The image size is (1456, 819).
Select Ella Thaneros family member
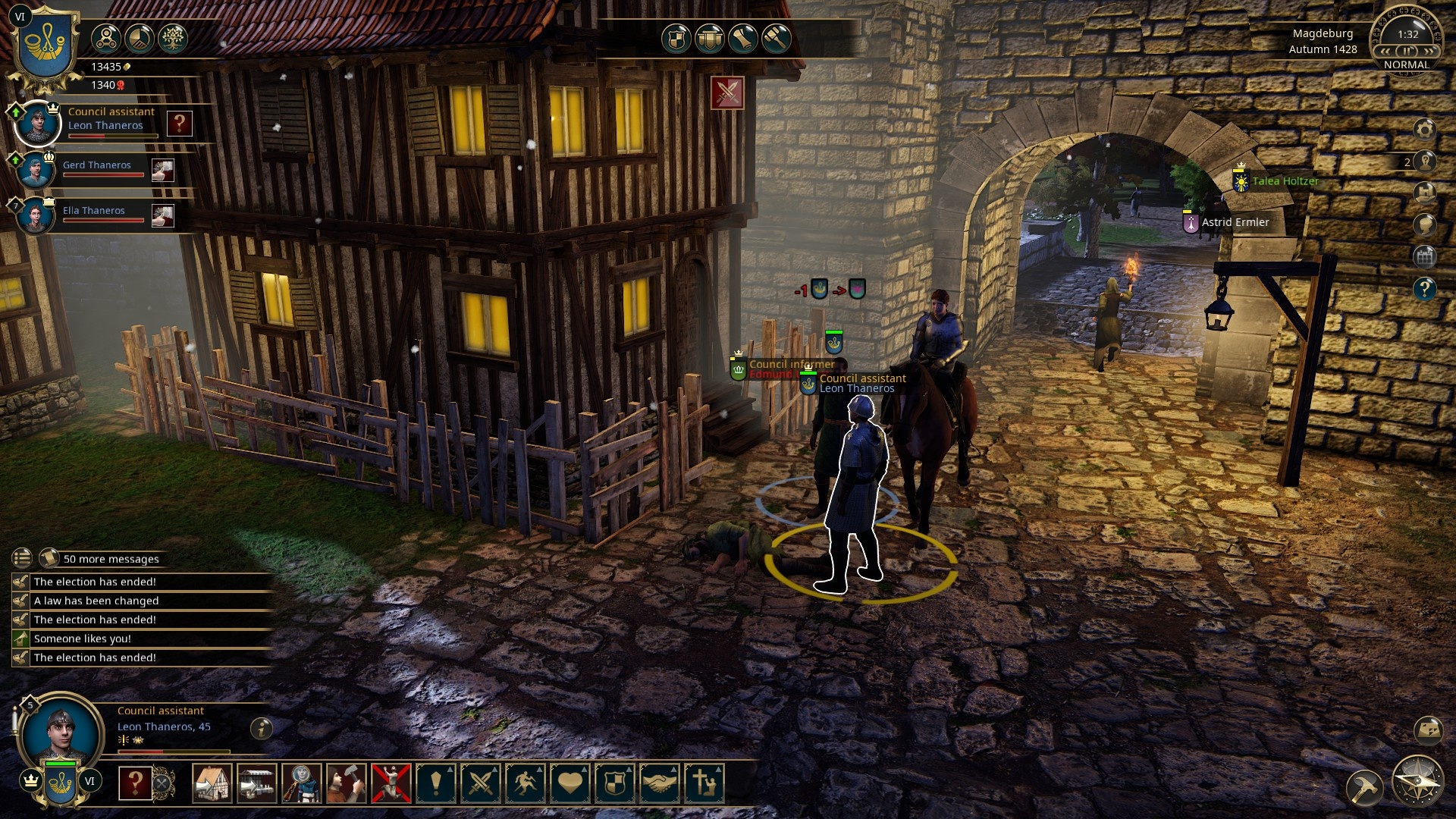(x=36, y=215)
